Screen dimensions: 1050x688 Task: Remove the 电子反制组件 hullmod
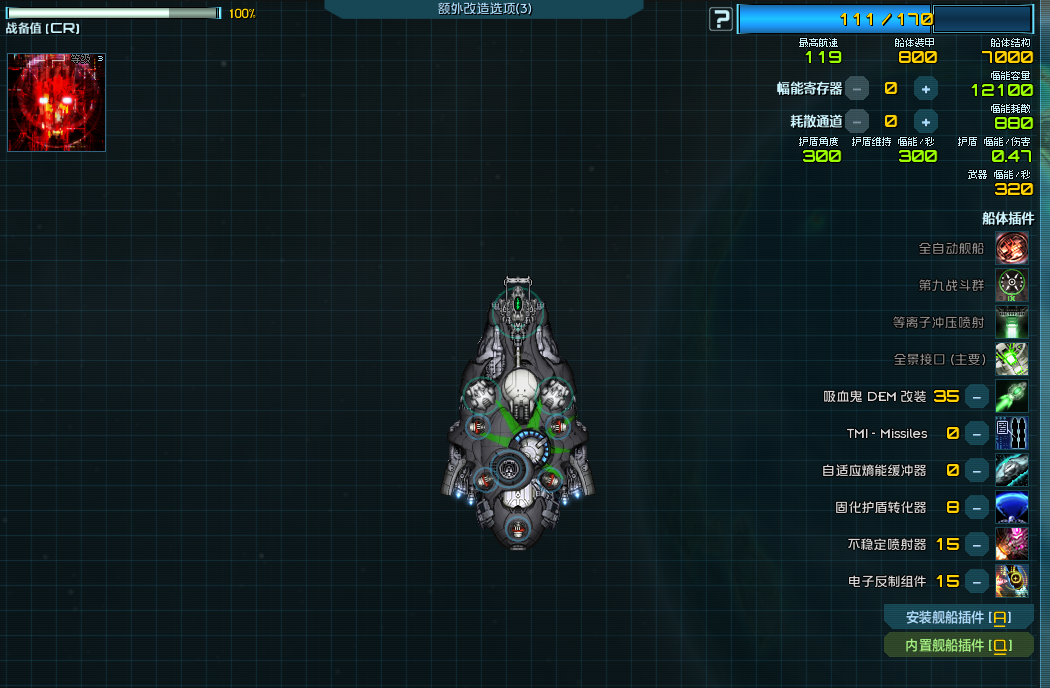click(977, 581)
